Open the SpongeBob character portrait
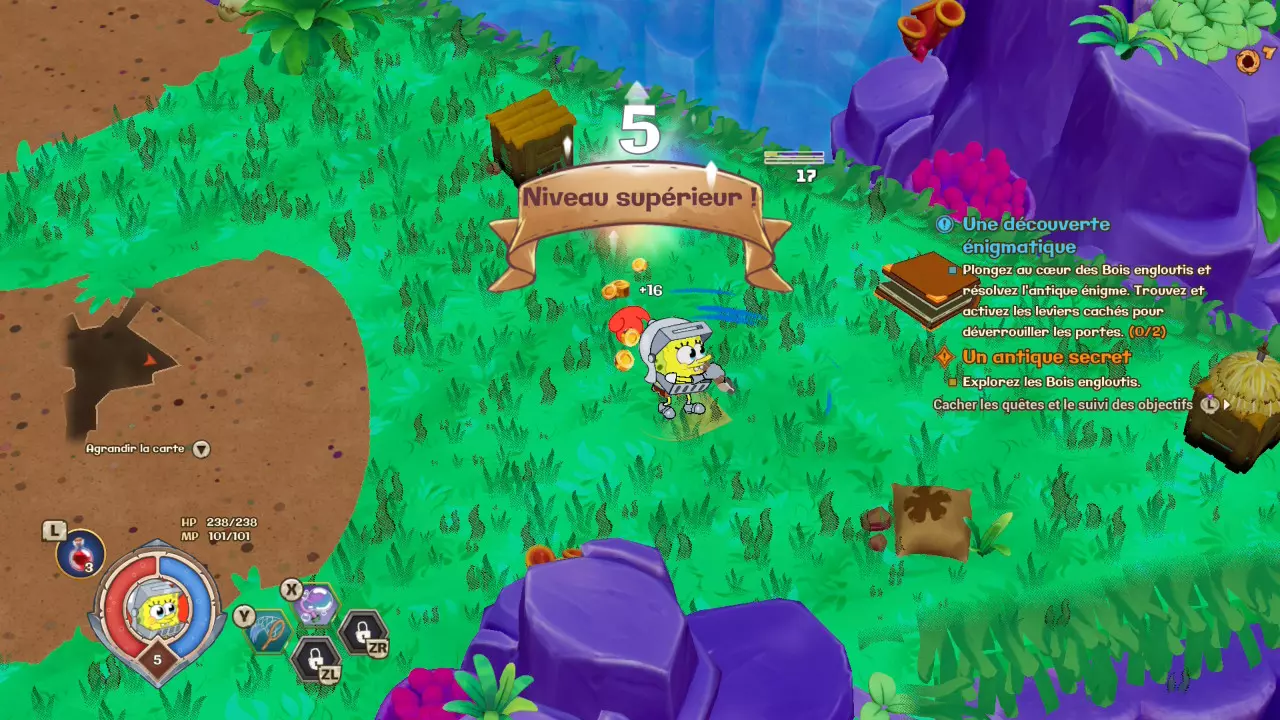The width and height of the screenshot is (1280, 720). click(x=157, y=610)
